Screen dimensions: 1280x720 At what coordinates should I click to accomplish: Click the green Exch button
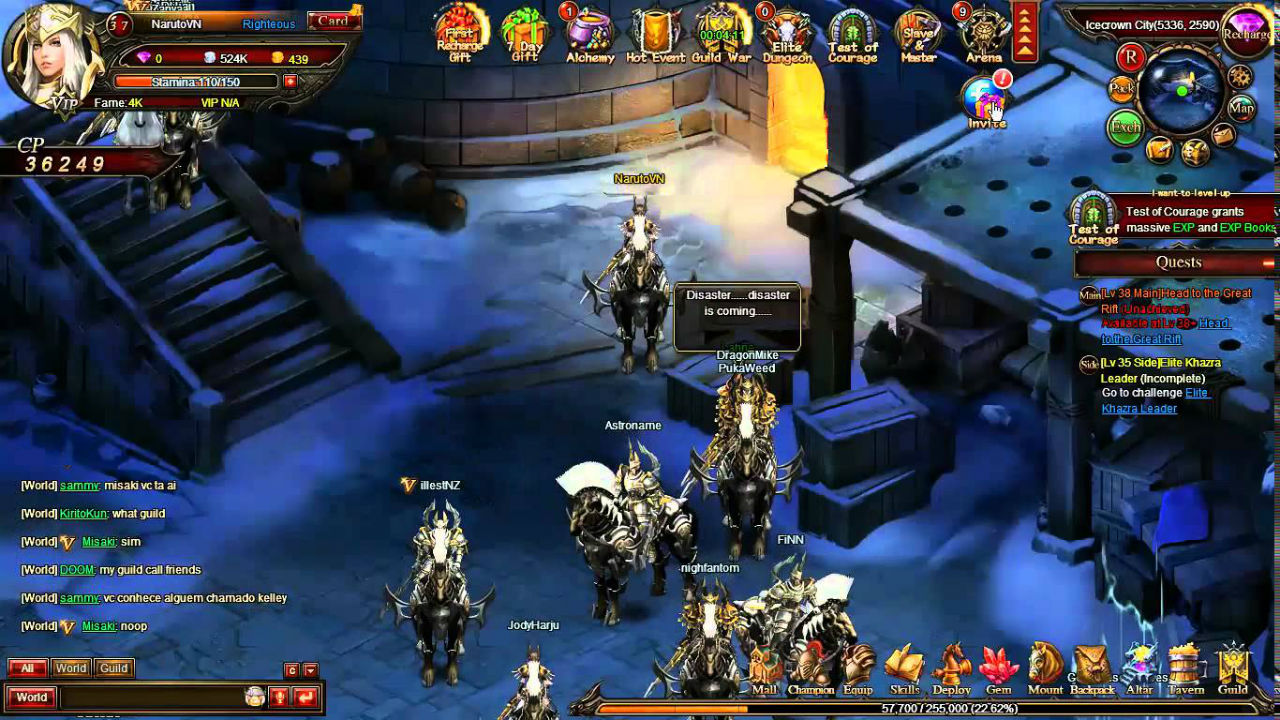pos(1125,128)
